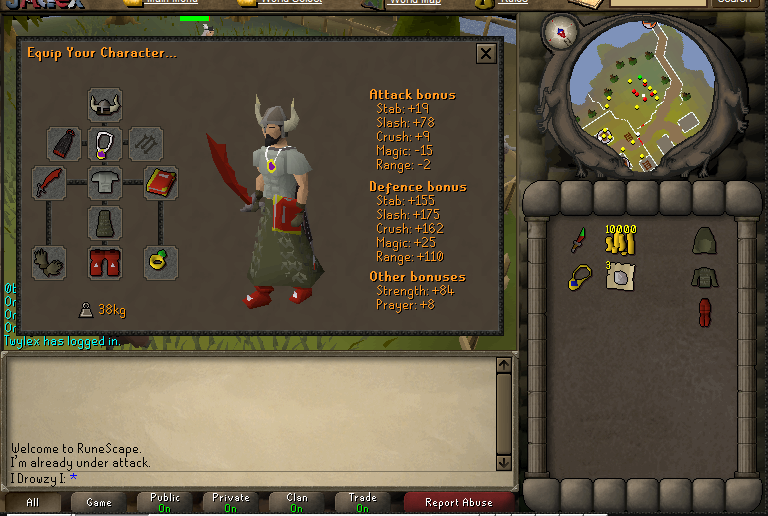Select the blue gem amulet in inventory
The width and height of the screenshot is (768, 516).
pos(580,278)
